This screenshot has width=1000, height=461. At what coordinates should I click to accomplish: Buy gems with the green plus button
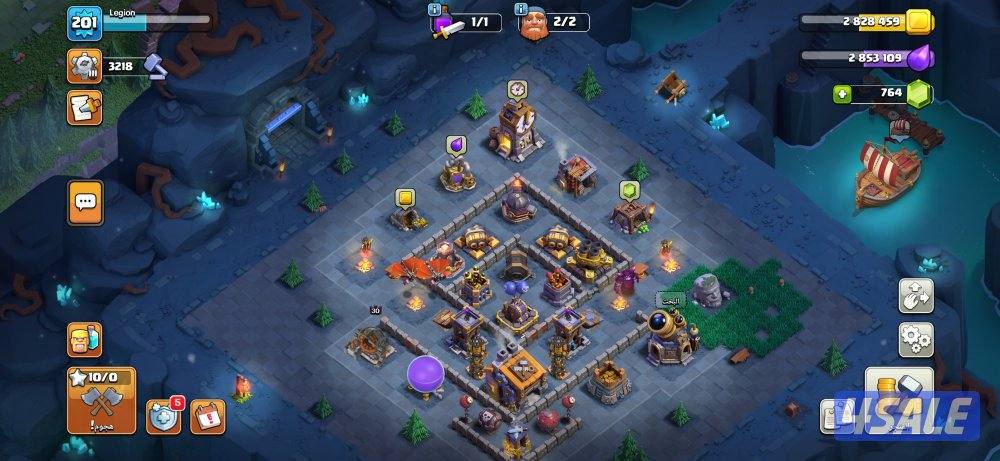(x=845, y=94)
